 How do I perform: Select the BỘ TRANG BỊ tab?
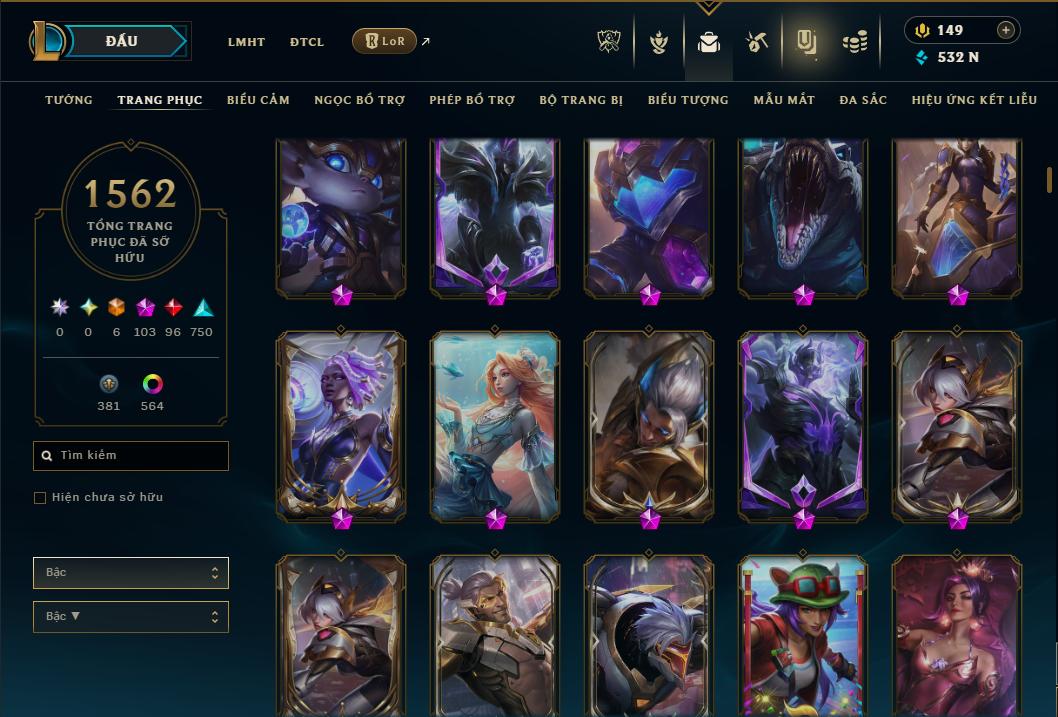581,100
